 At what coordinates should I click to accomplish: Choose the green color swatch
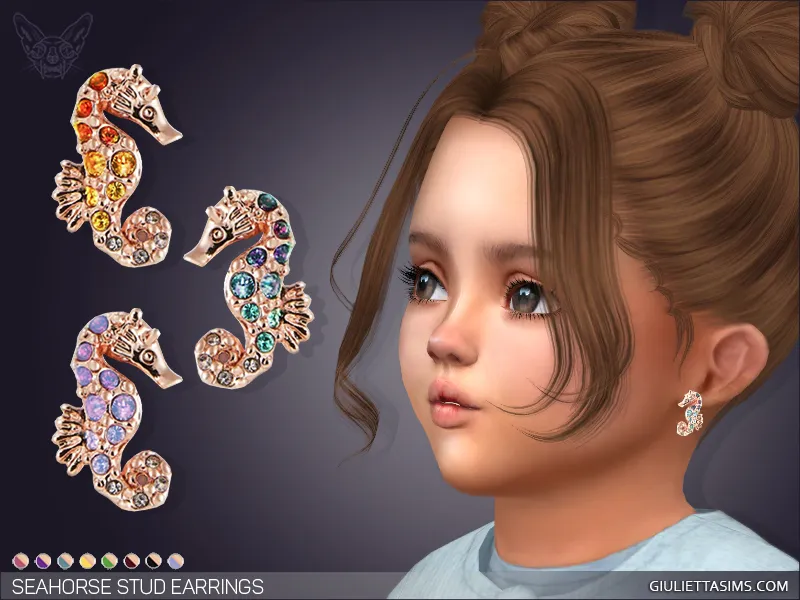tap(109, 561)
